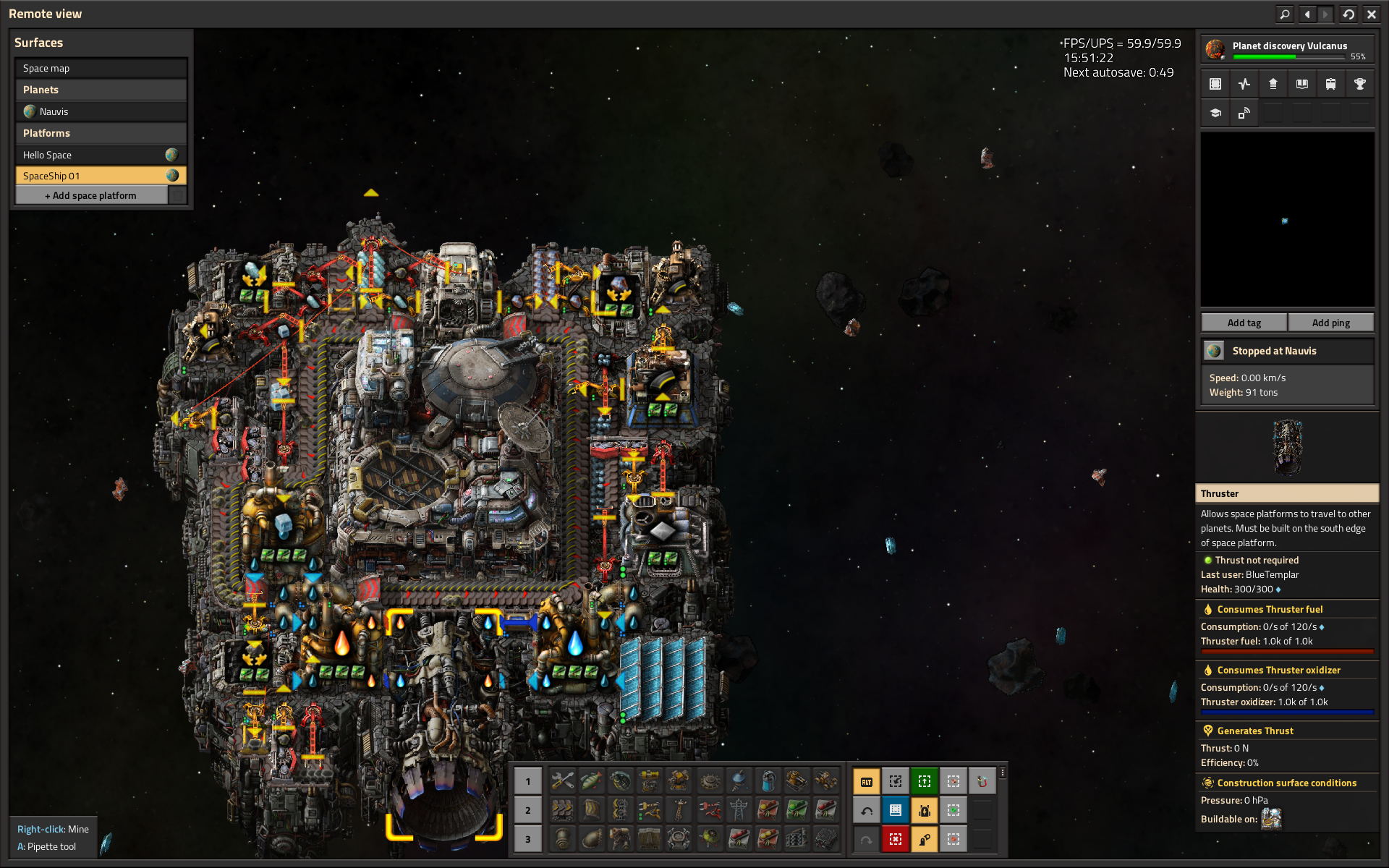
Task: Open the Space map surface
Action: pyautogui.click(x=101, y=68)
